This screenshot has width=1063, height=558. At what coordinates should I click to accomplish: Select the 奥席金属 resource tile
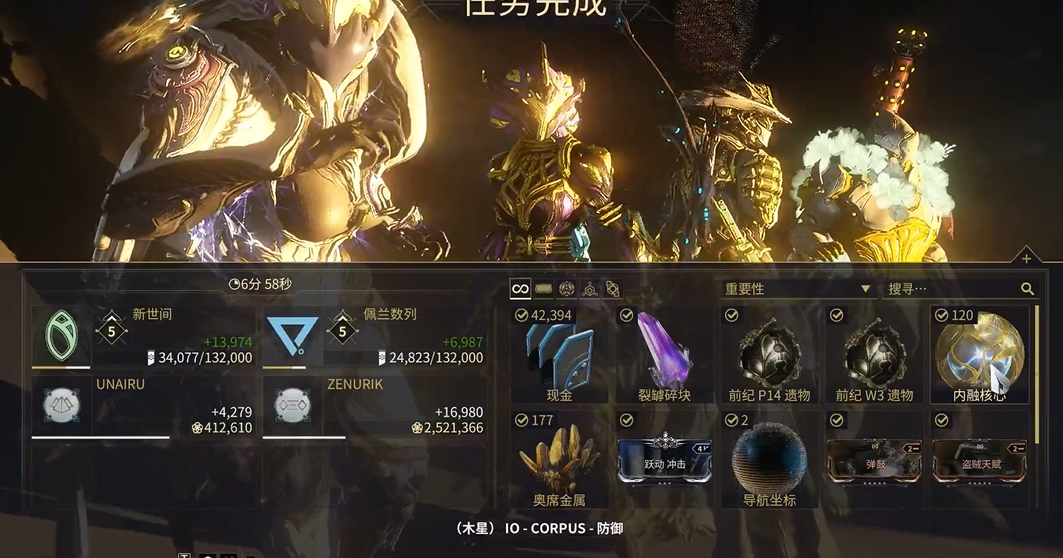(561, 460)
